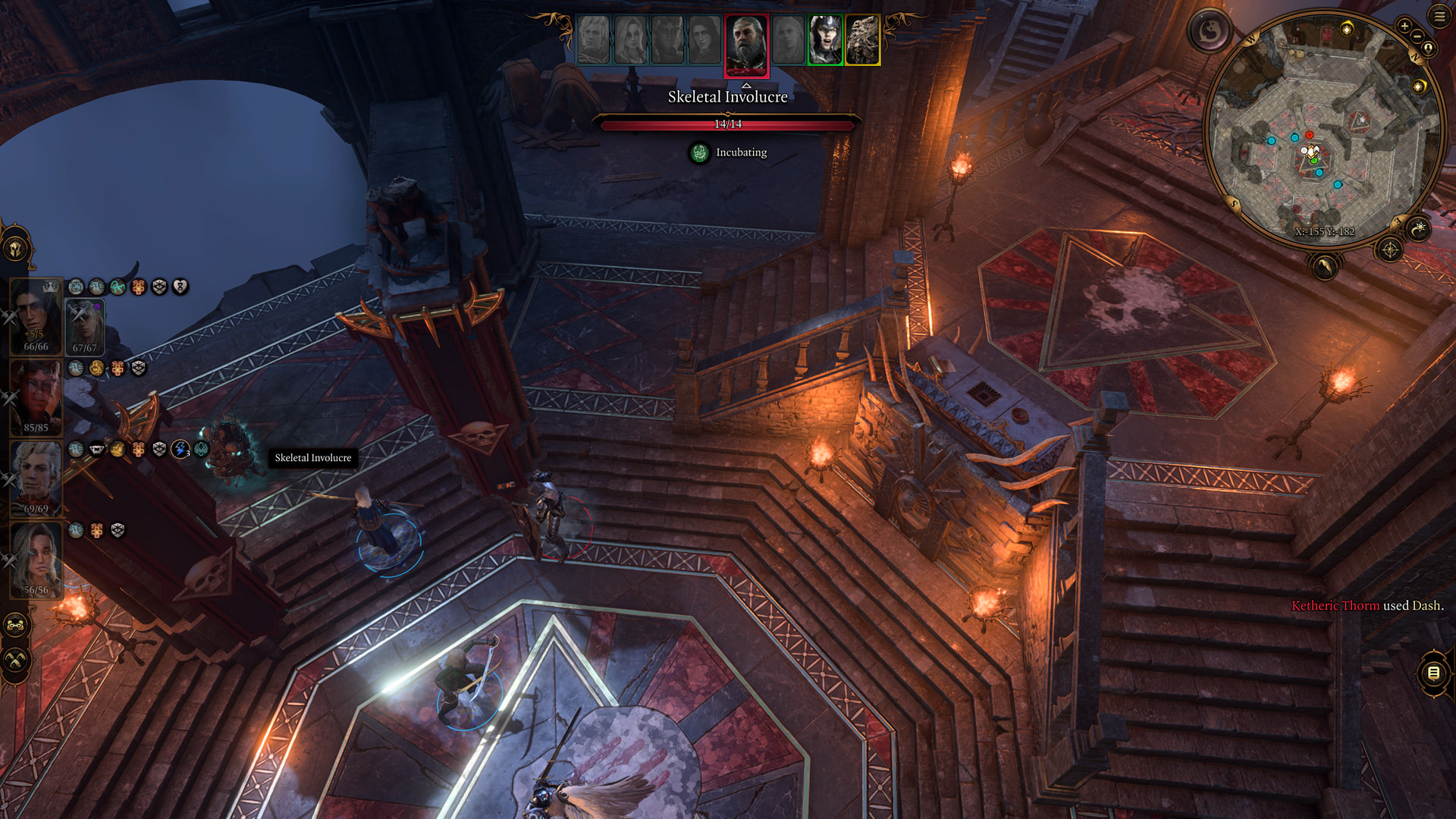
Task: Click the feather icon below the minimap
Action: coord(1324,266)
